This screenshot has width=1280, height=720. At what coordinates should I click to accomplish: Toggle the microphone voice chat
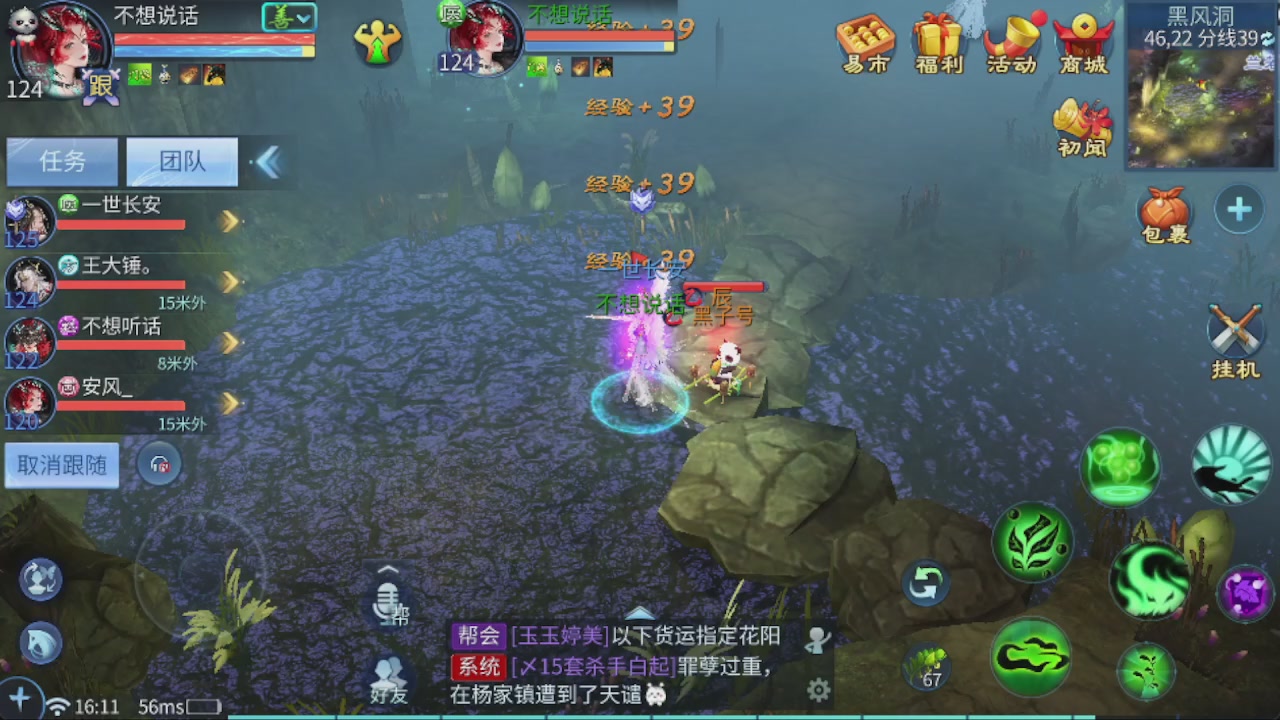[x=388, y=600]
